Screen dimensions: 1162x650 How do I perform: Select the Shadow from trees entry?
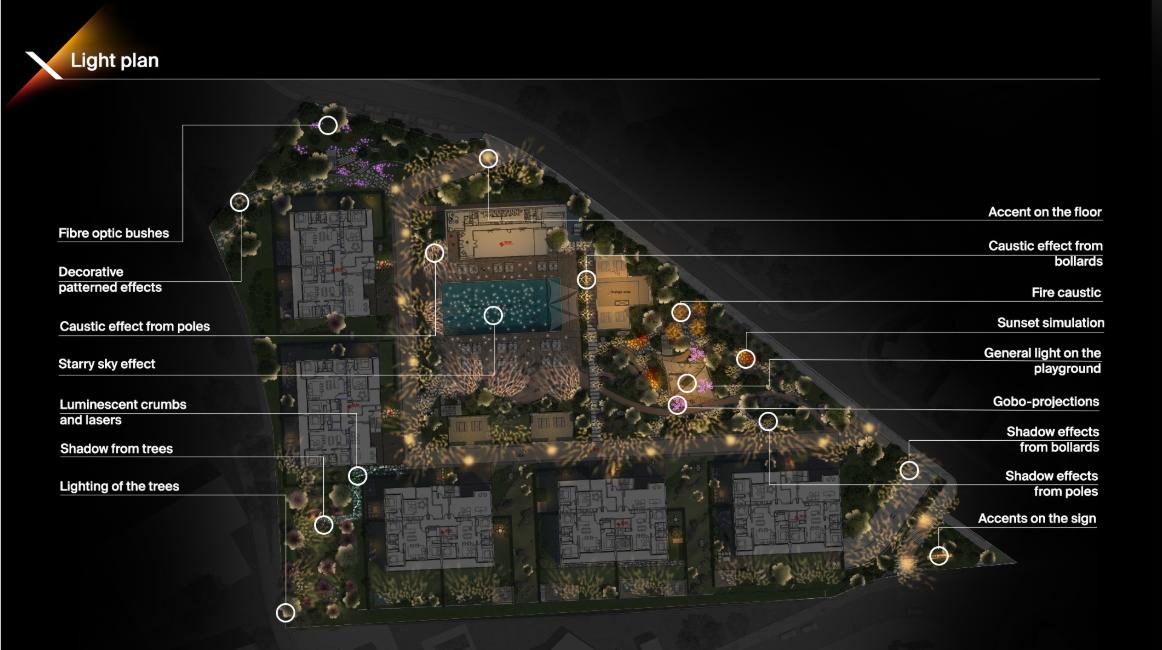116,449
